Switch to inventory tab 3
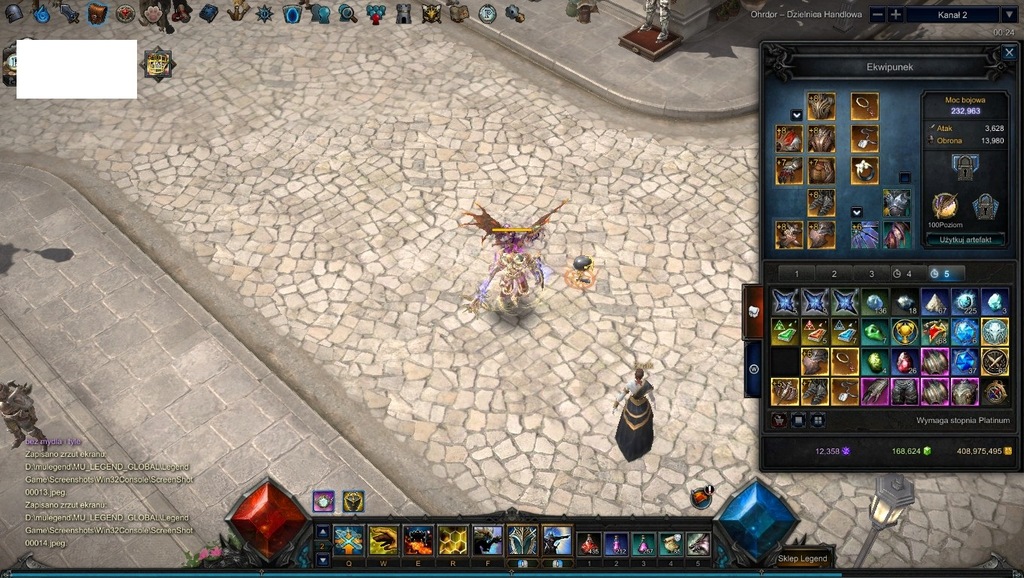The height and width of the screenshot is (578, 1024). point(871,273)
